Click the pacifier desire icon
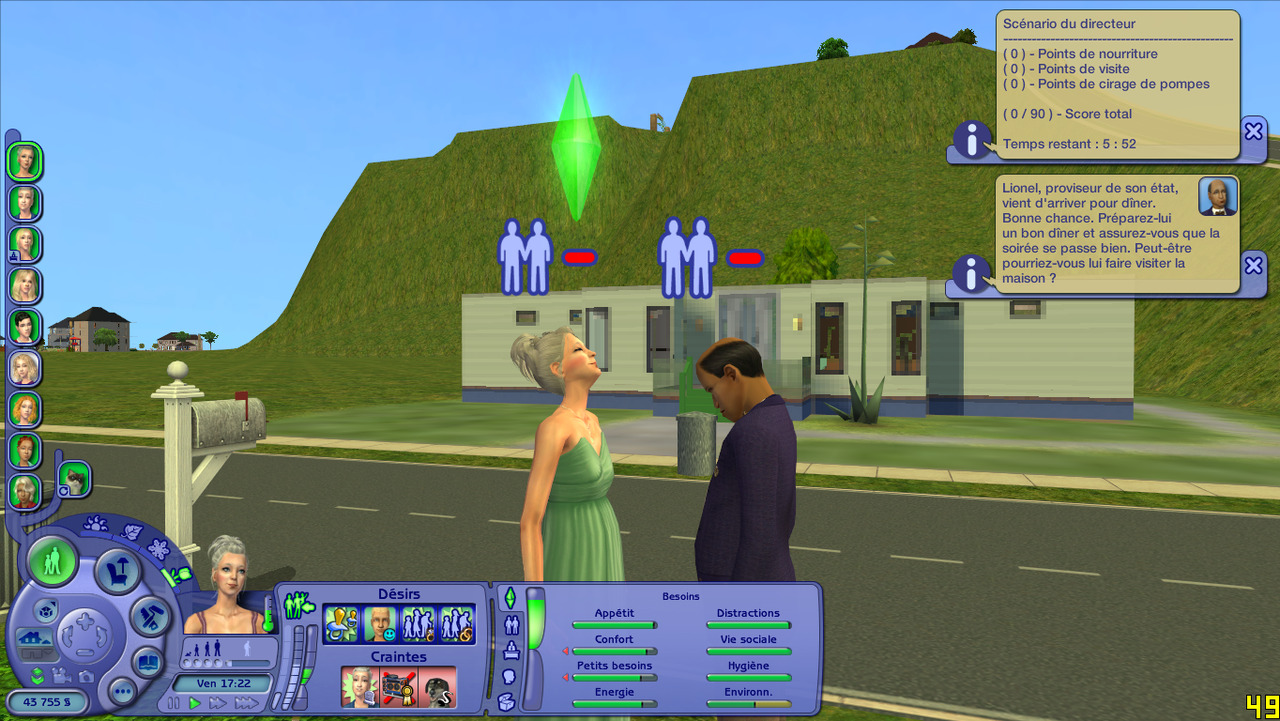The width and height of the screenshot is (1280, 721). [341, 624]
